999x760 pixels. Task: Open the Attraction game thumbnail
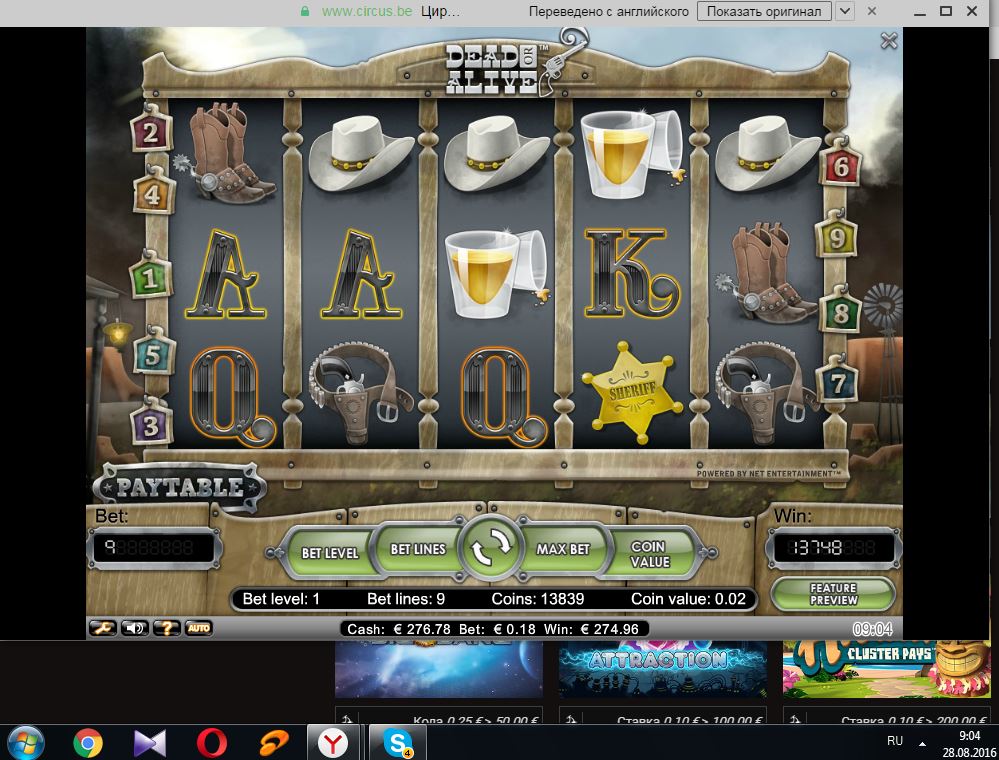tap(662, 665)
